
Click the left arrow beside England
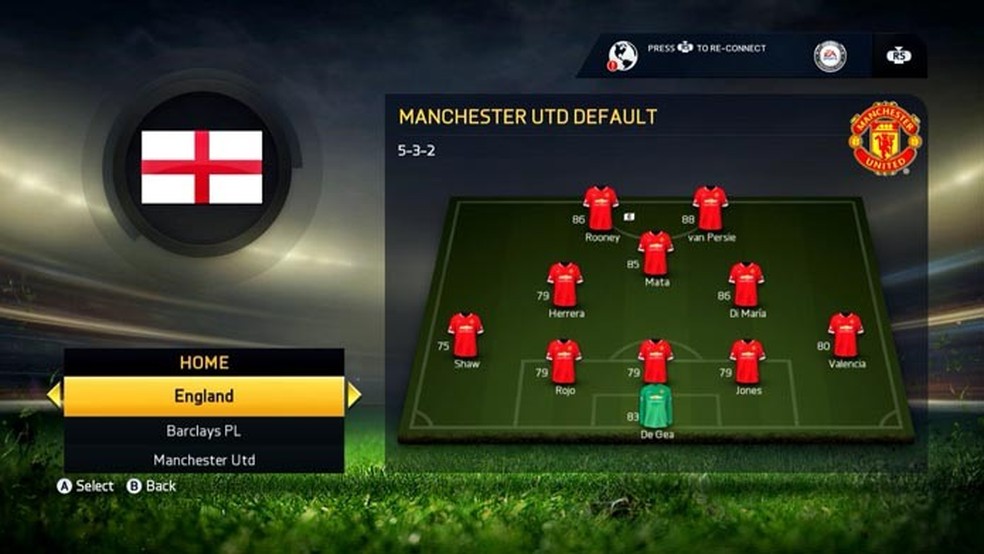[54, 396]
